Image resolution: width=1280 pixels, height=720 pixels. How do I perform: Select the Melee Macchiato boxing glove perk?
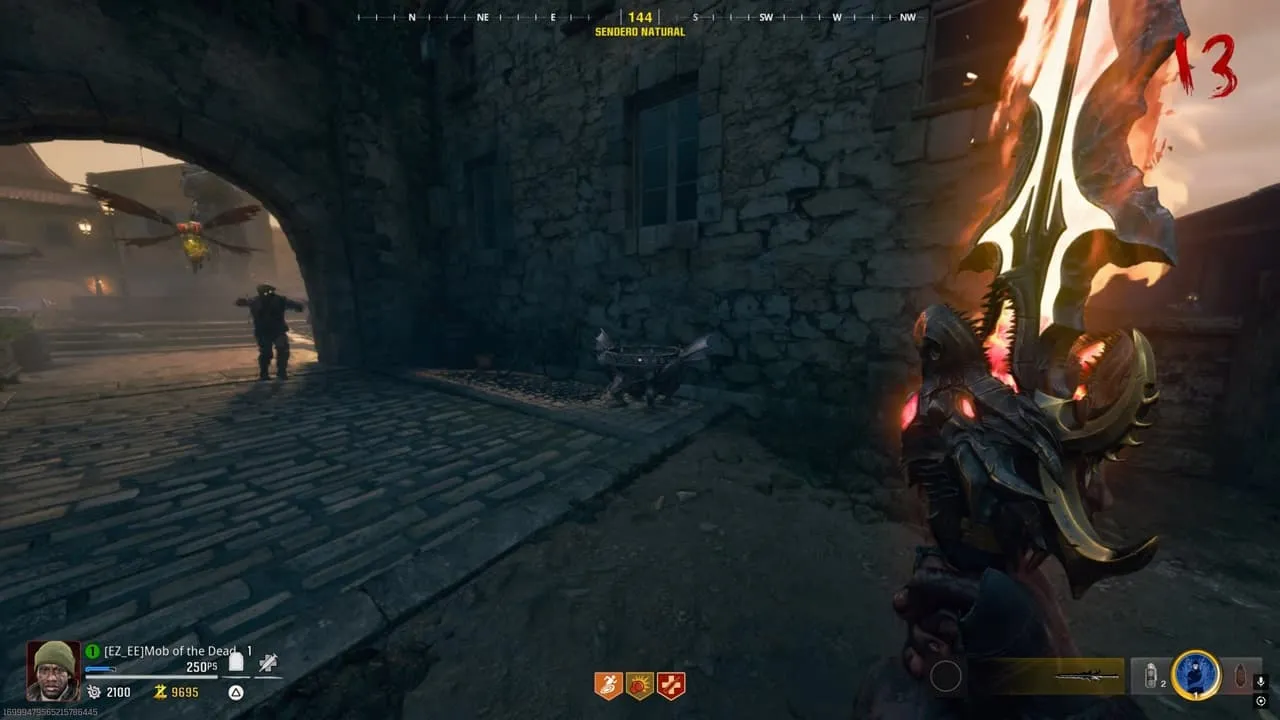(640, 686)
